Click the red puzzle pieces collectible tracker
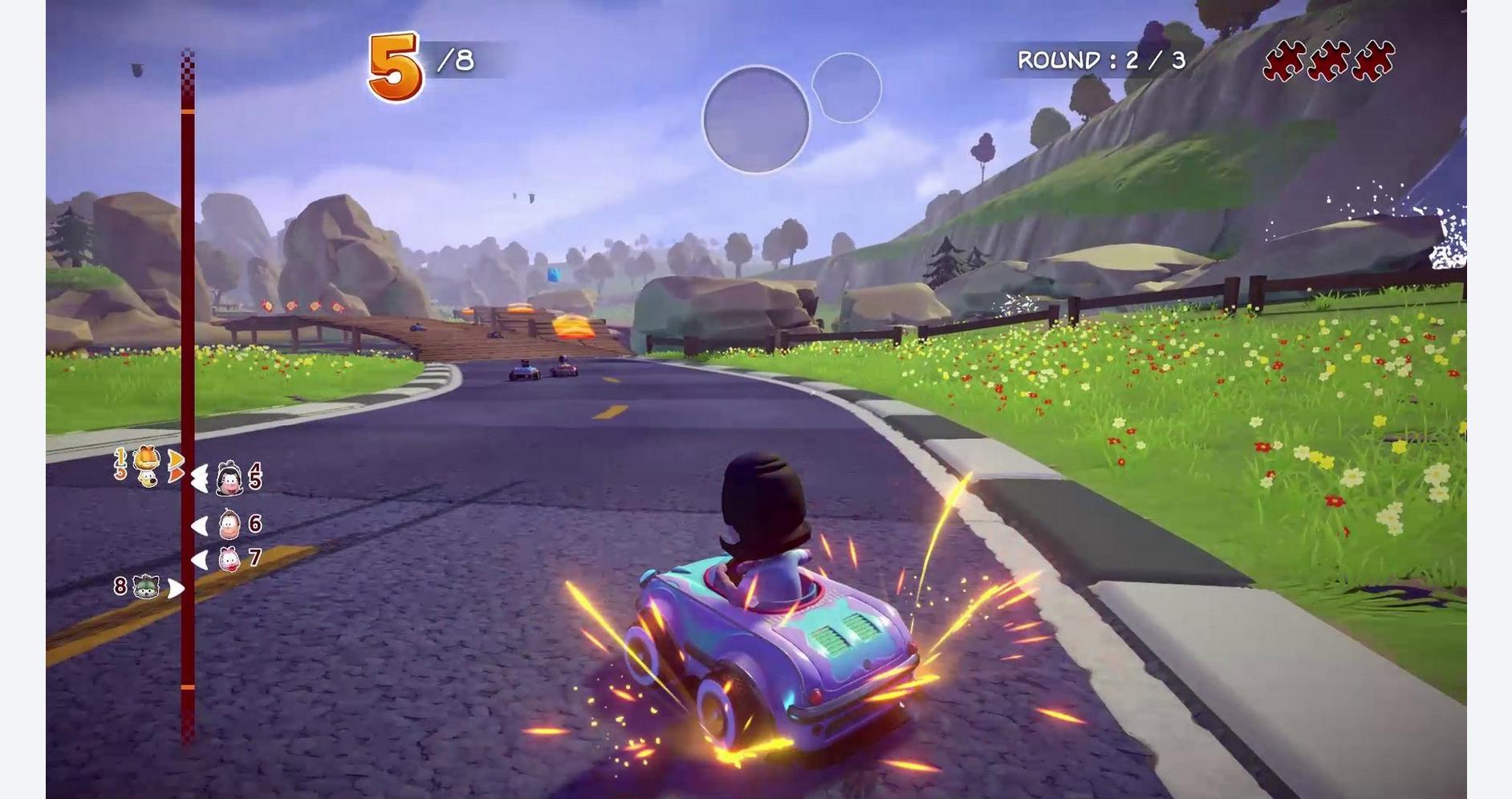This screenshot has height=799, width=1512. point(1328,61)
